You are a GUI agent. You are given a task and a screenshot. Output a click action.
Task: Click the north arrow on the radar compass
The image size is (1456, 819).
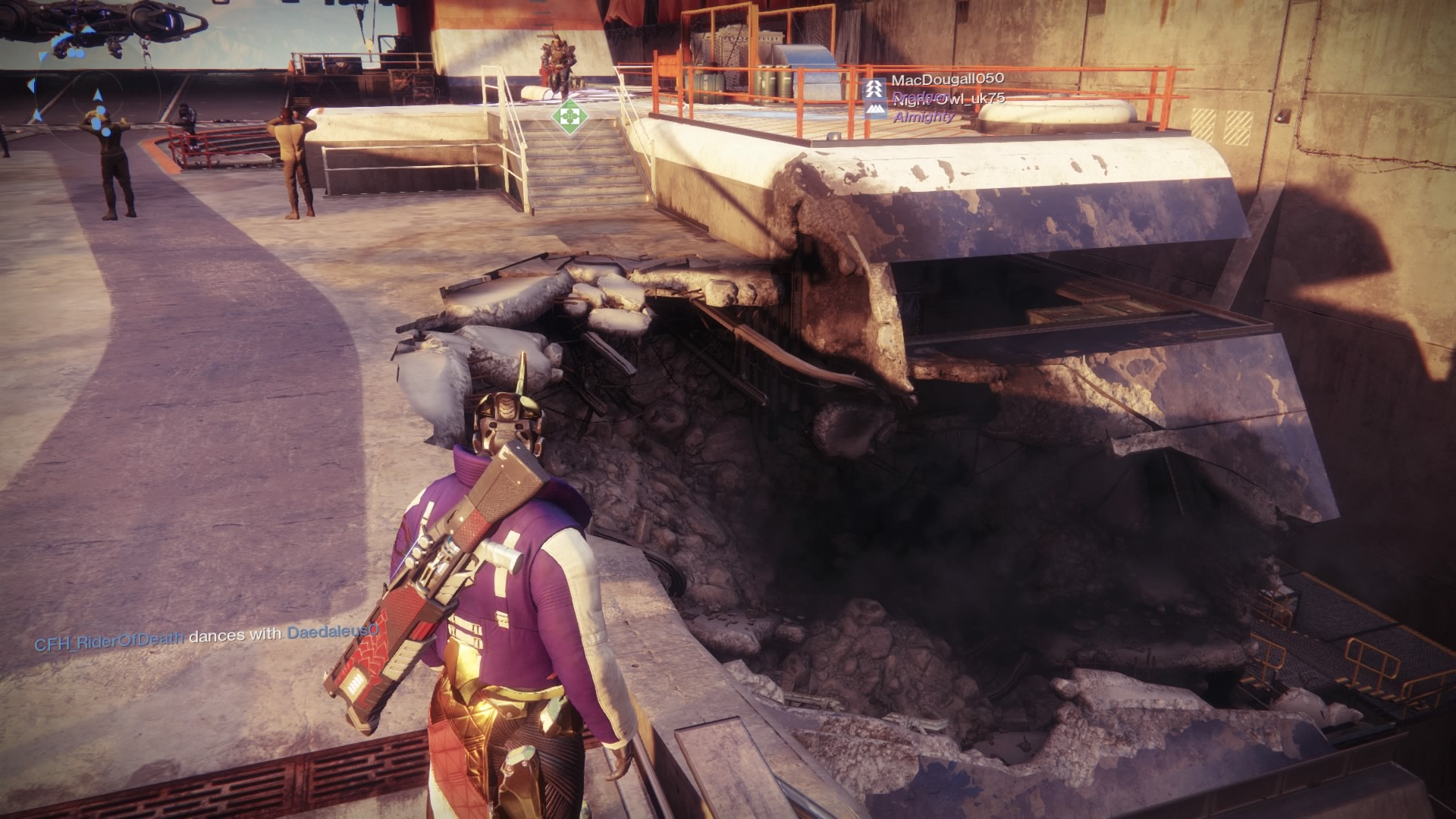coord(96,96)
